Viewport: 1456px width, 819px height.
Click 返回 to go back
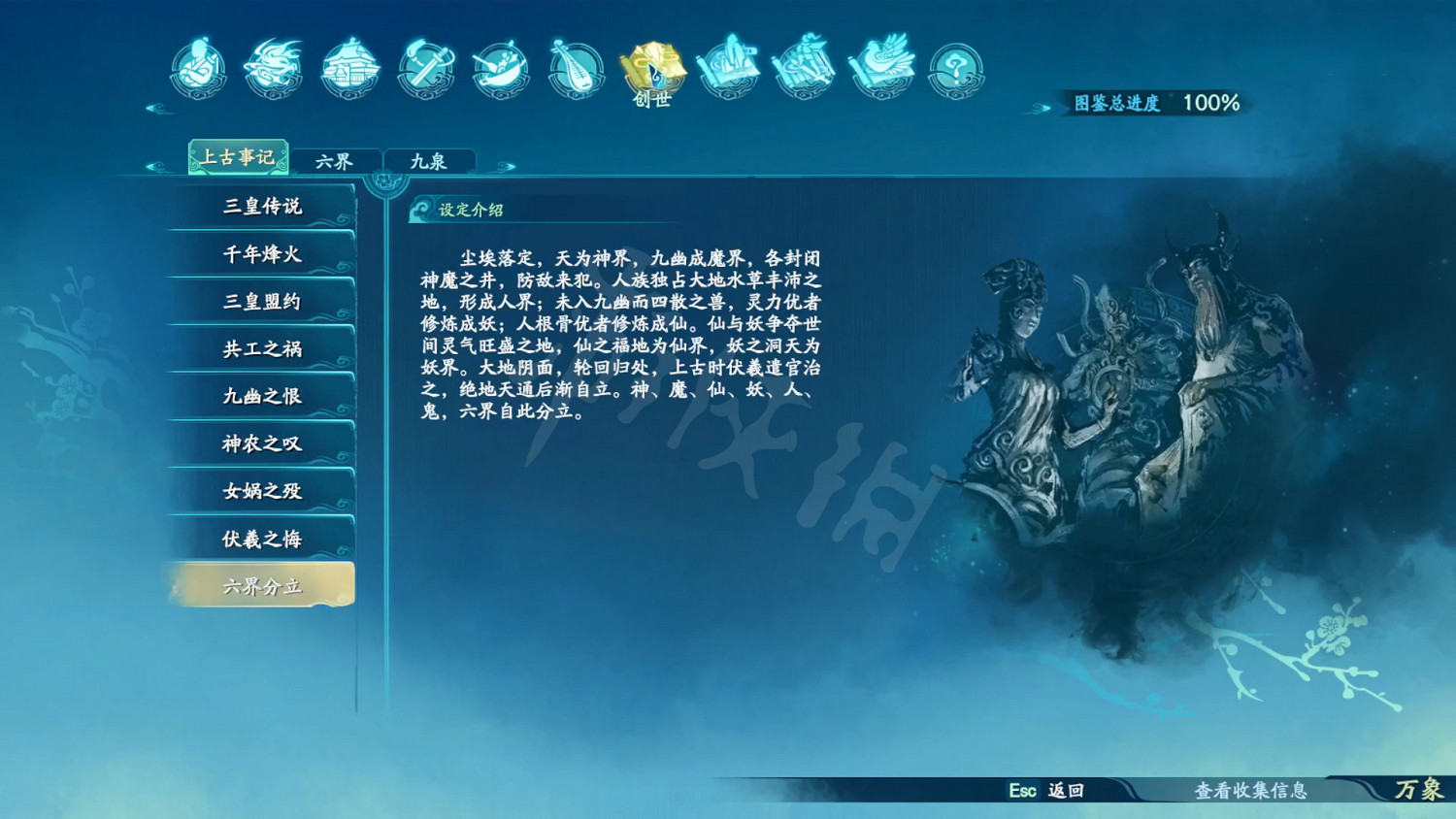tap(1064, 791)
